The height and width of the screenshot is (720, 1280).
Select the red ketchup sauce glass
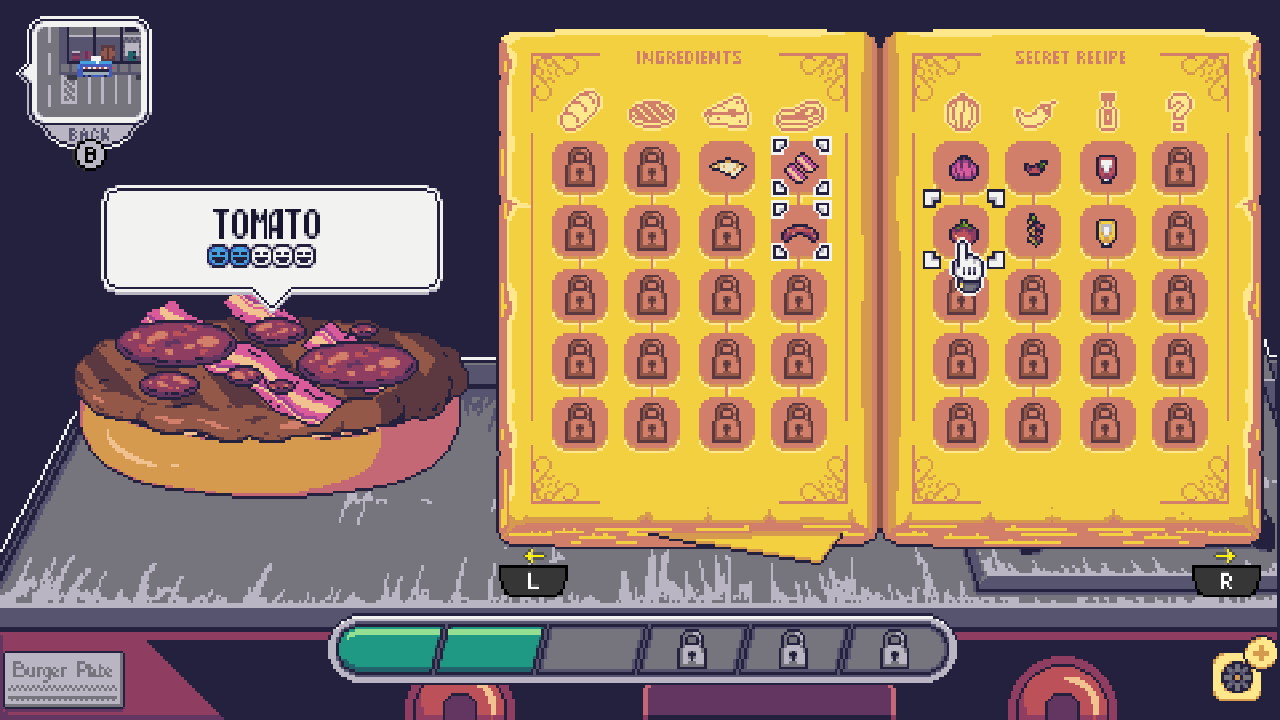tap(1107, 167)
